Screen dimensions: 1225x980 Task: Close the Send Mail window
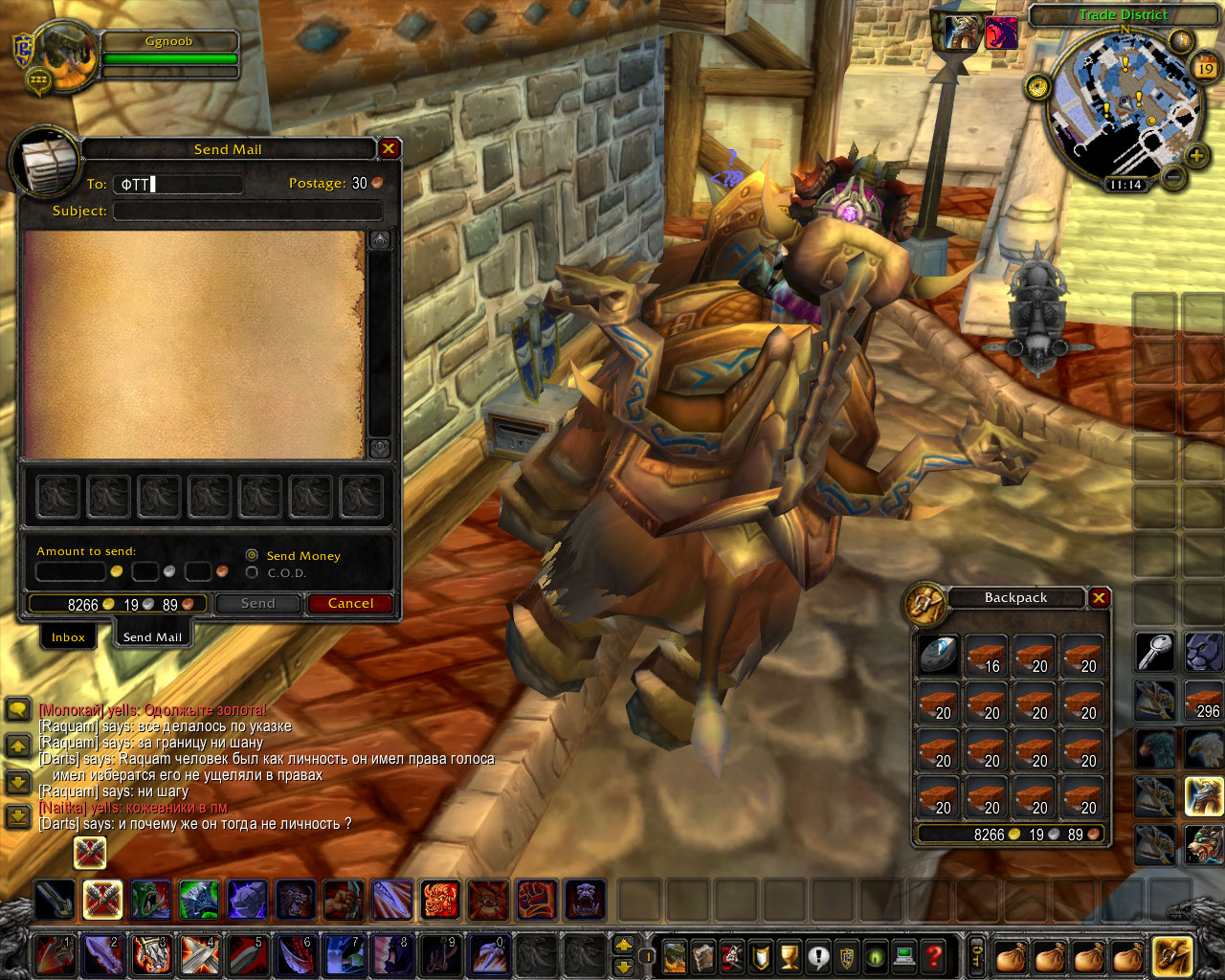point(389,148)
